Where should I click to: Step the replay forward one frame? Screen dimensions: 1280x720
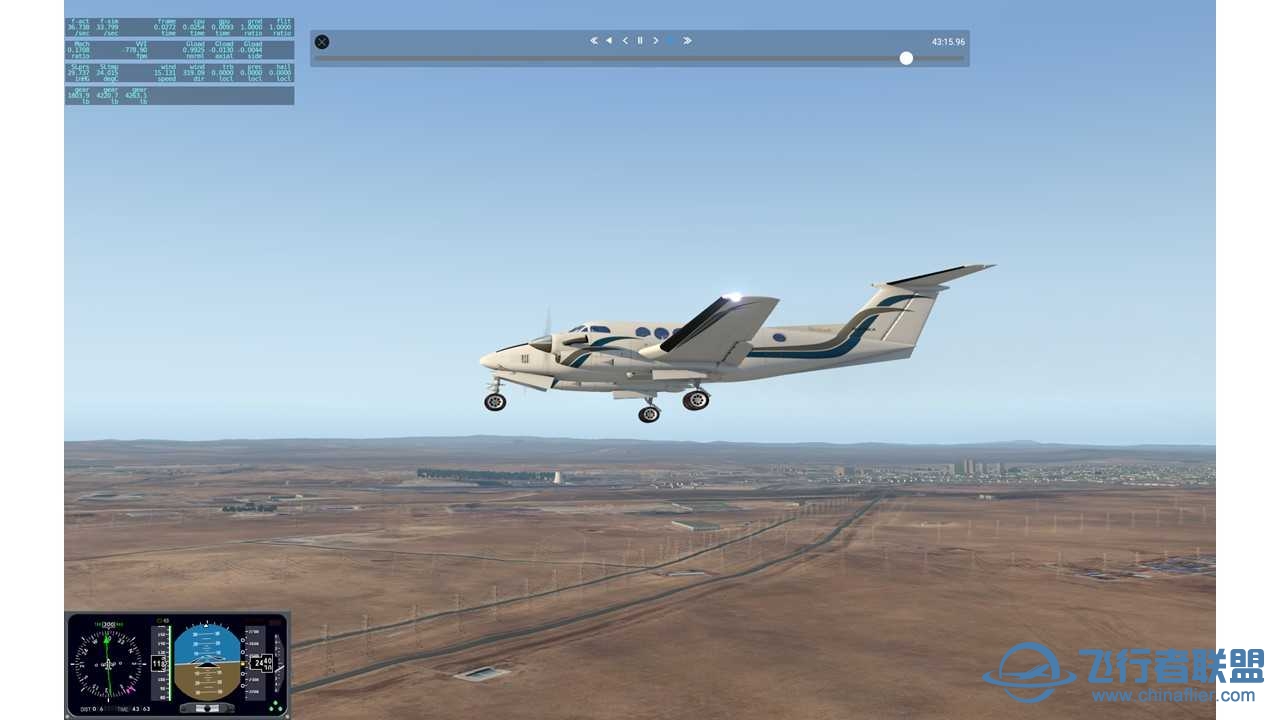pyautogui.click(x=656, y=41)
